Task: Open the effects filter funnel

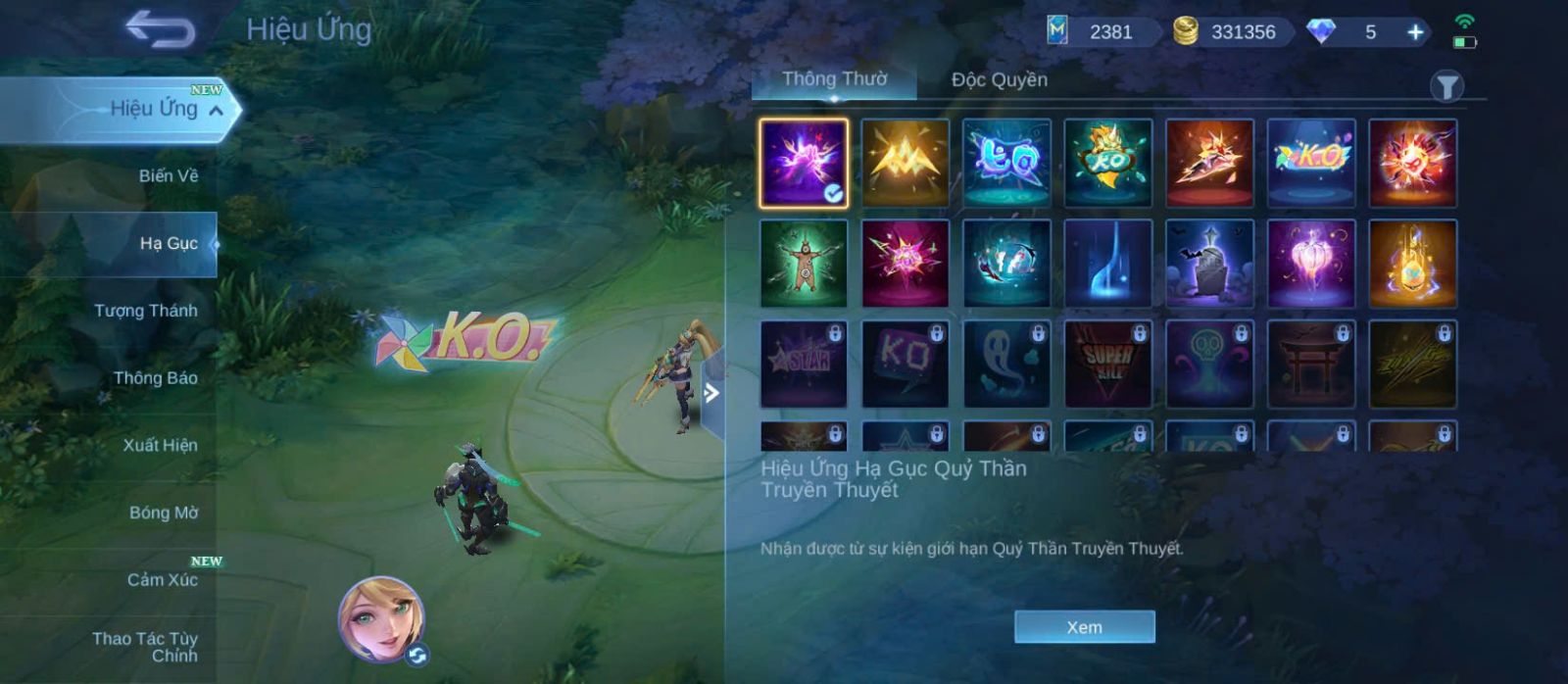Action: click(x=1445, y=87)
